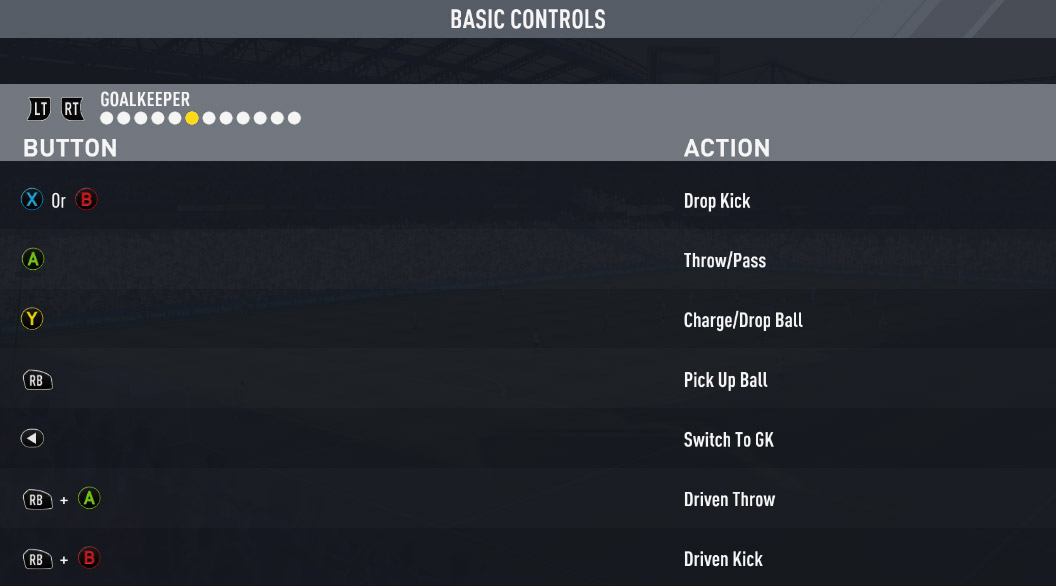Click the Goalkeeper category header

pyautogui.click(x=145, y=100)
